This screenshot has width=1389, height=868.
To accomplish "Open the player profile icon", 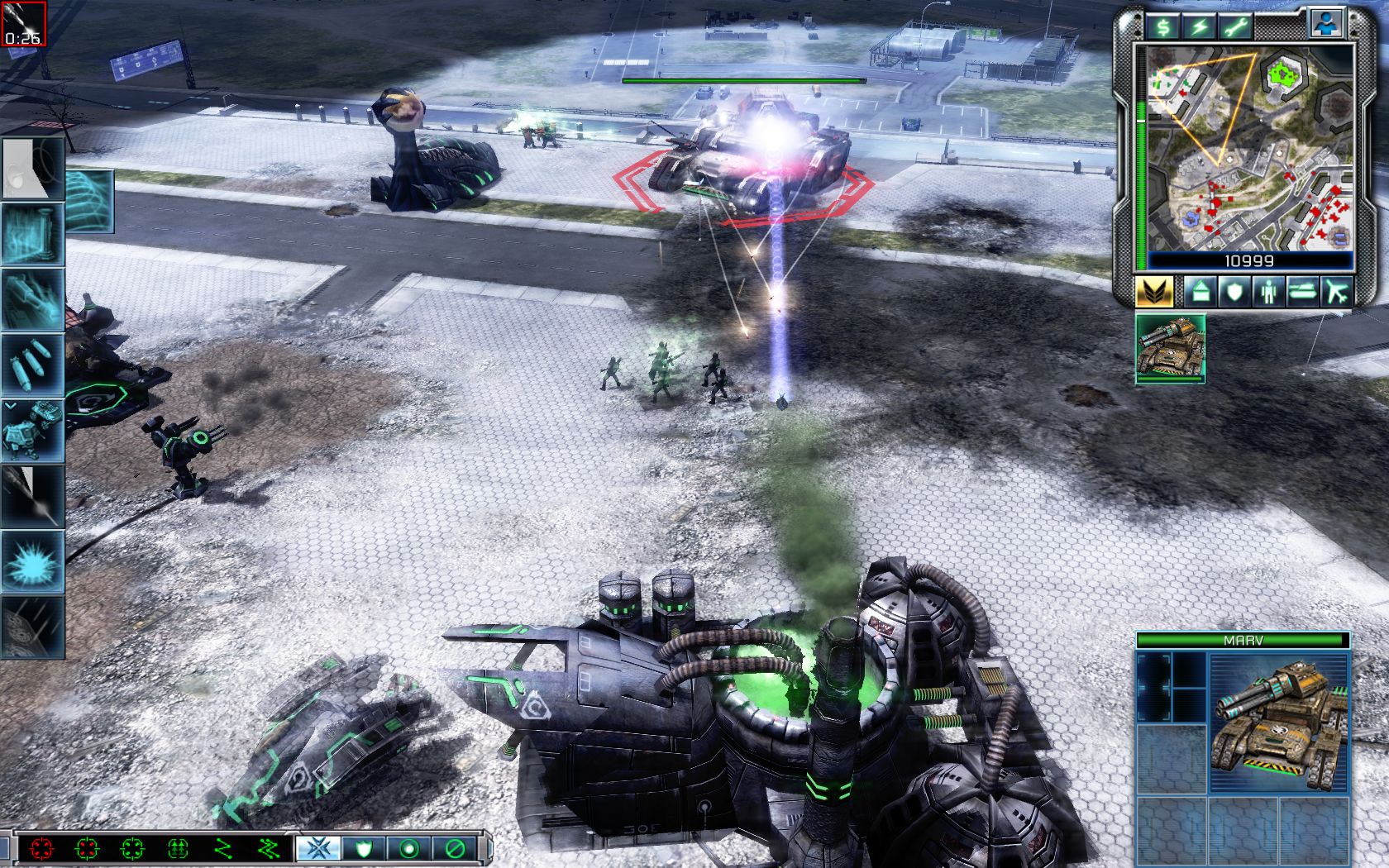I will tap(1326, 23).
